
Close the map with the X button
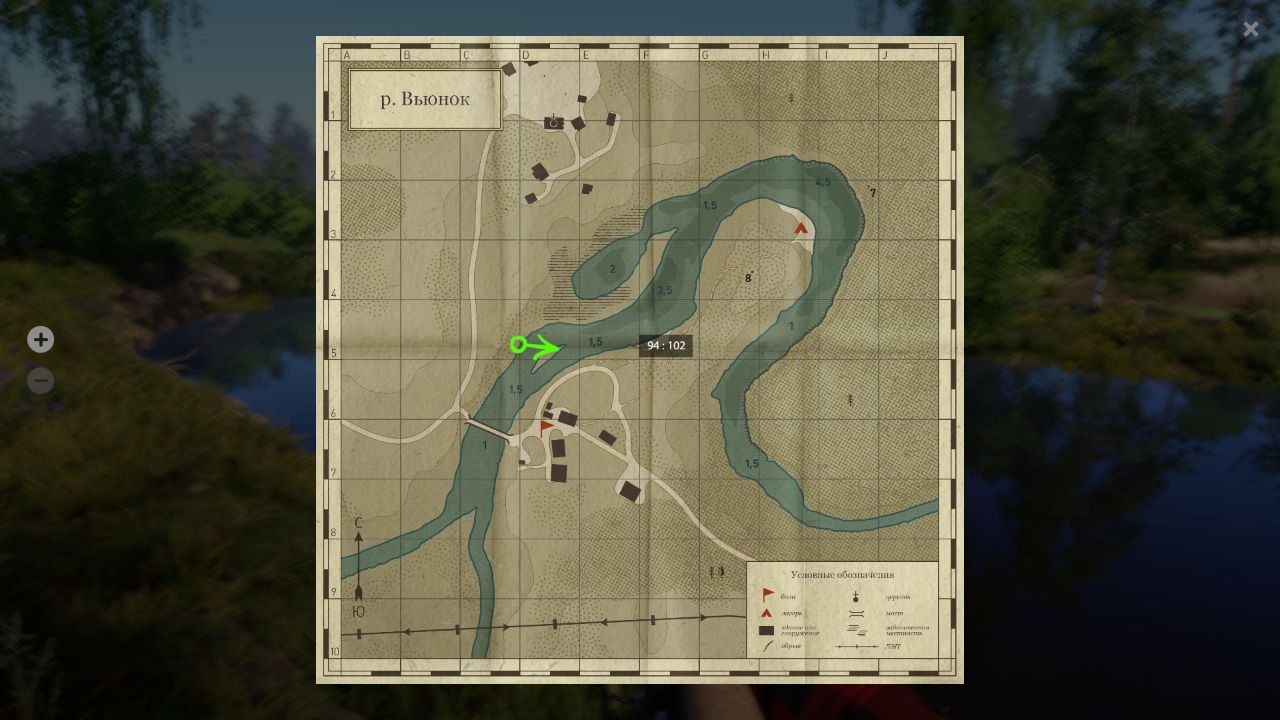coord(1251,29)
